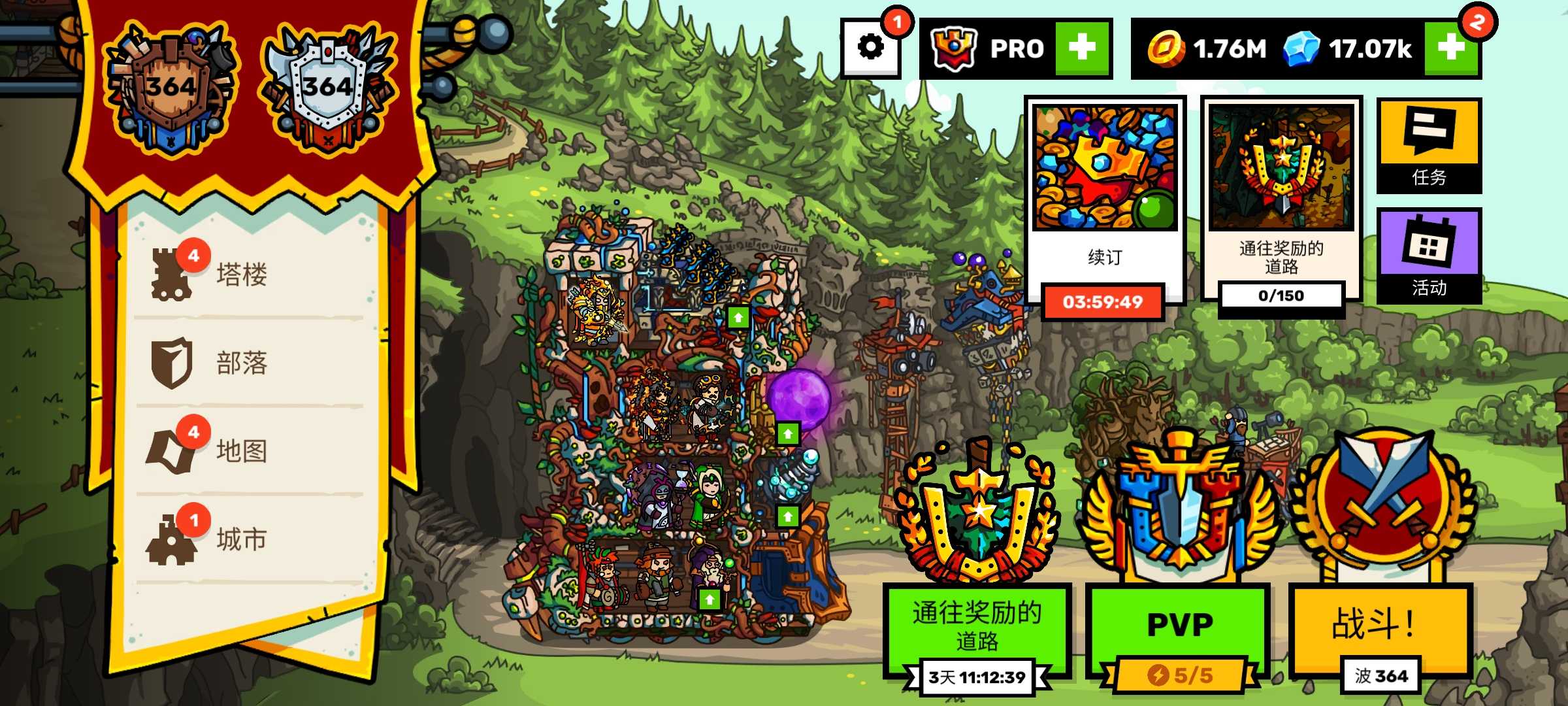The width and height of the screenshot is (1568, 706).
Task: Show the 活动 events calendar
Action: coord(1429,255)
